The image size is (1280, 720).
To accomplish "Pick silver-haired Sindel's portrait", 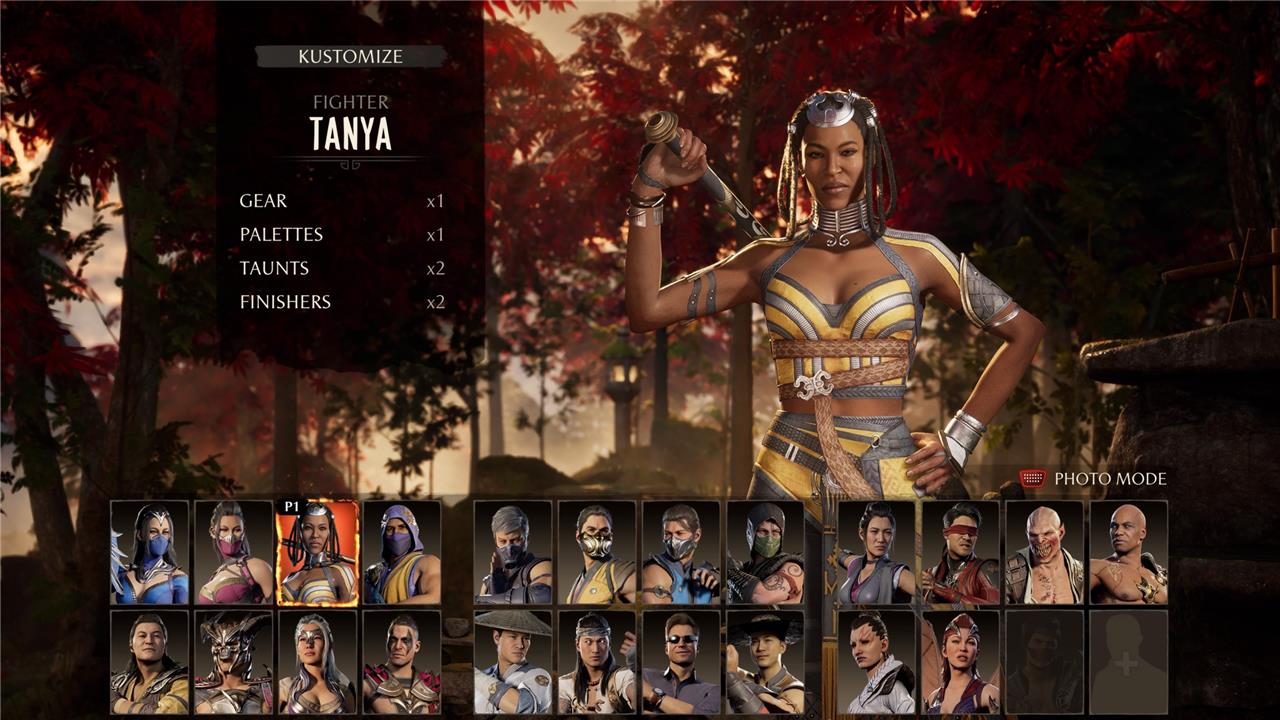I will point(317,662).
